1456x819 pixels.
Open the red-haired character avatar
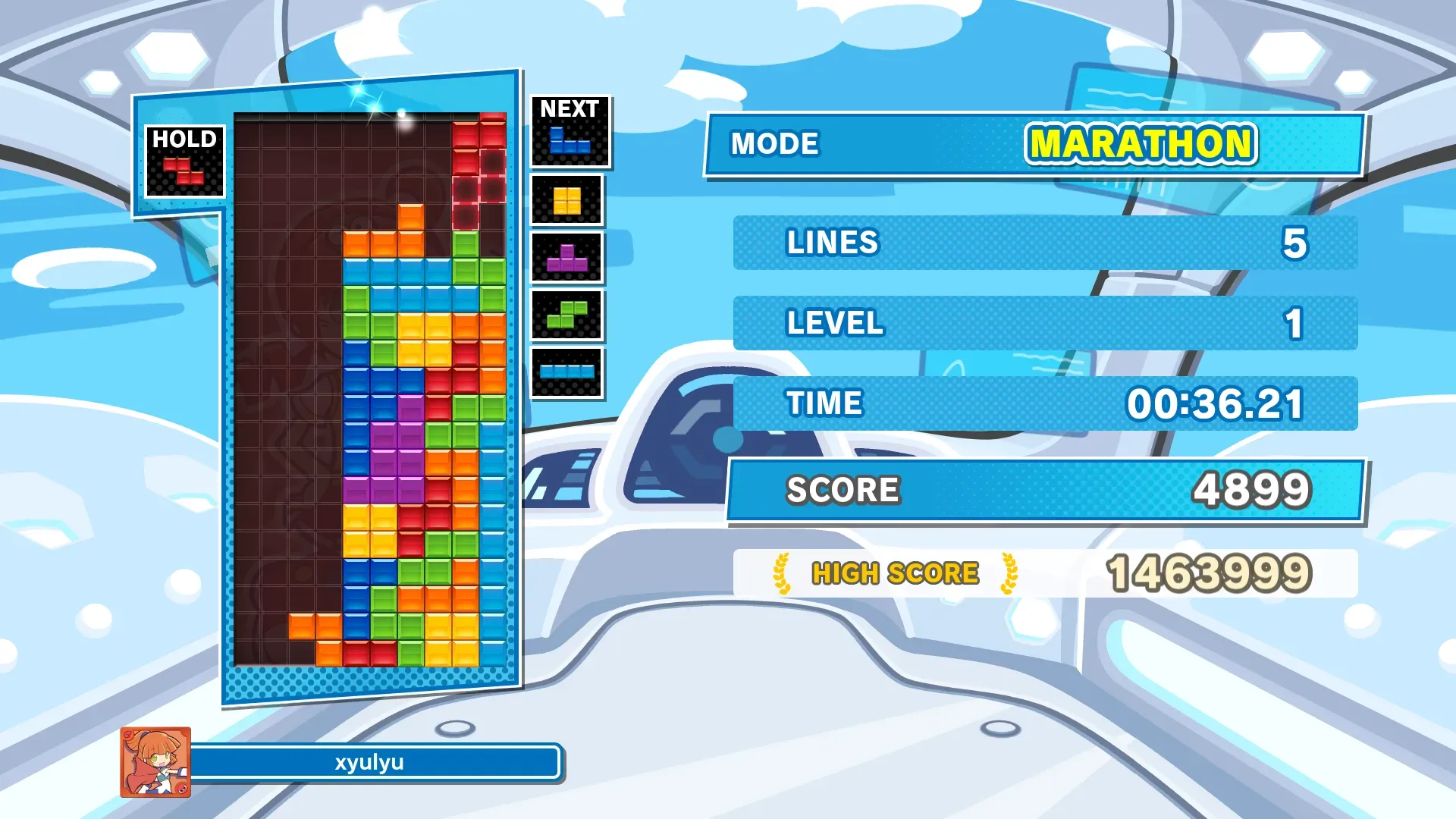point(155,762)
